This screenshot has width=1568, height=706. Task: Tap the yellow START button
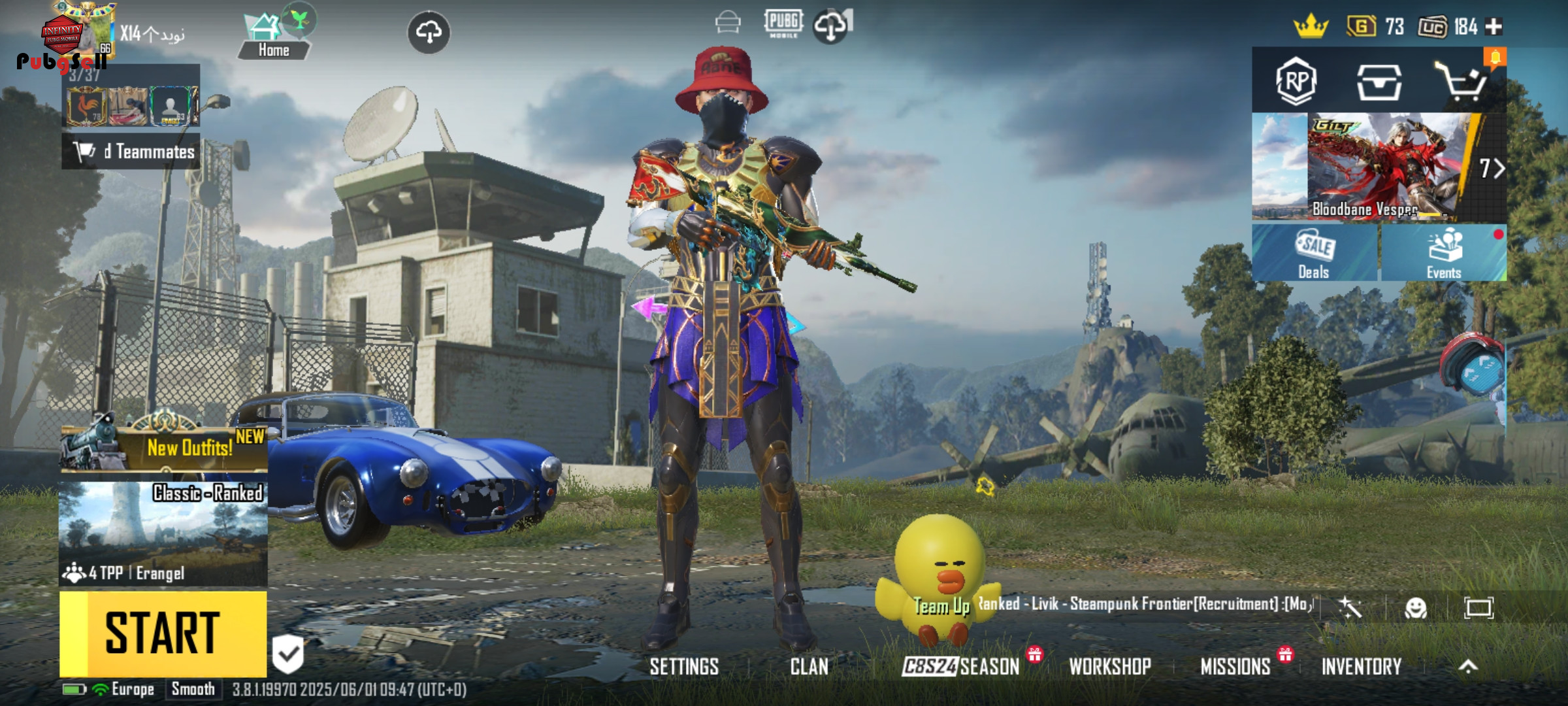pyautogui.click(x=163, y=633)
